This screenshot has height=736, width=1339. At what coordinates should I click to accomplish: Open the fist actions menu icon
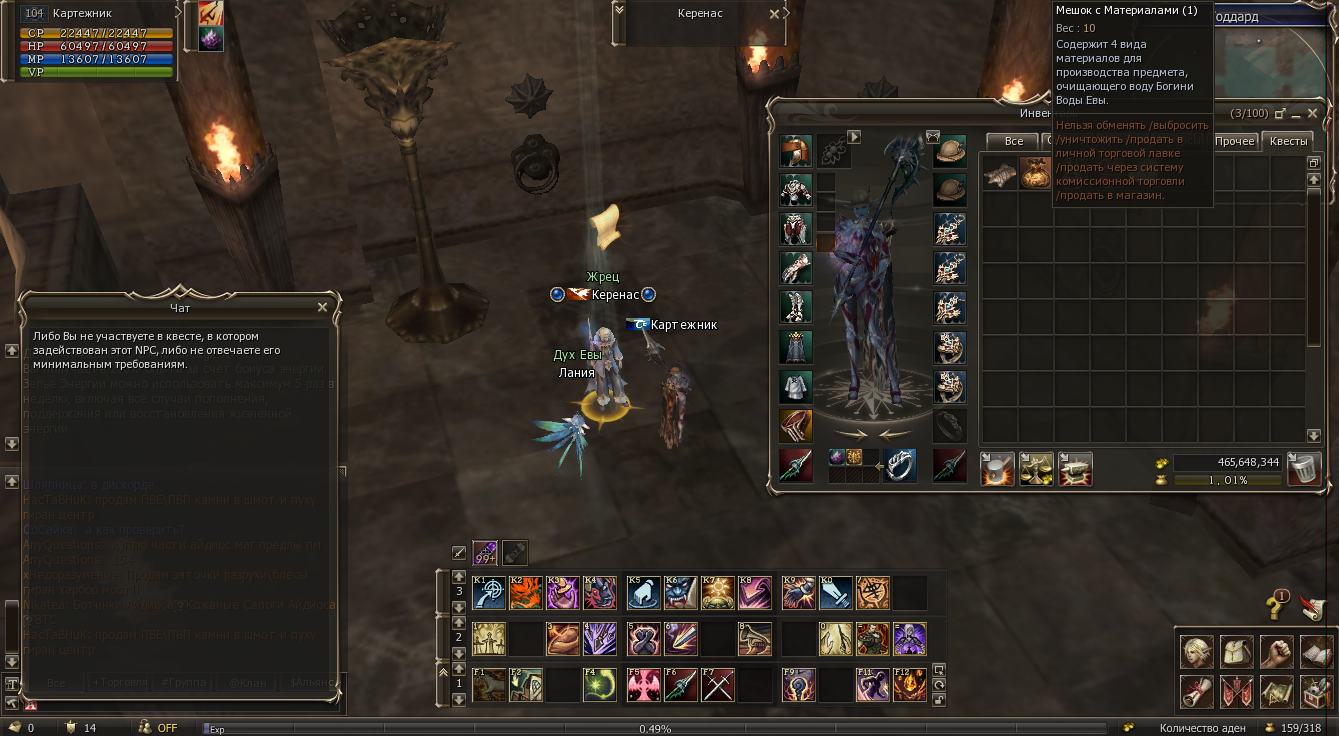click(x=1276, y=652)
